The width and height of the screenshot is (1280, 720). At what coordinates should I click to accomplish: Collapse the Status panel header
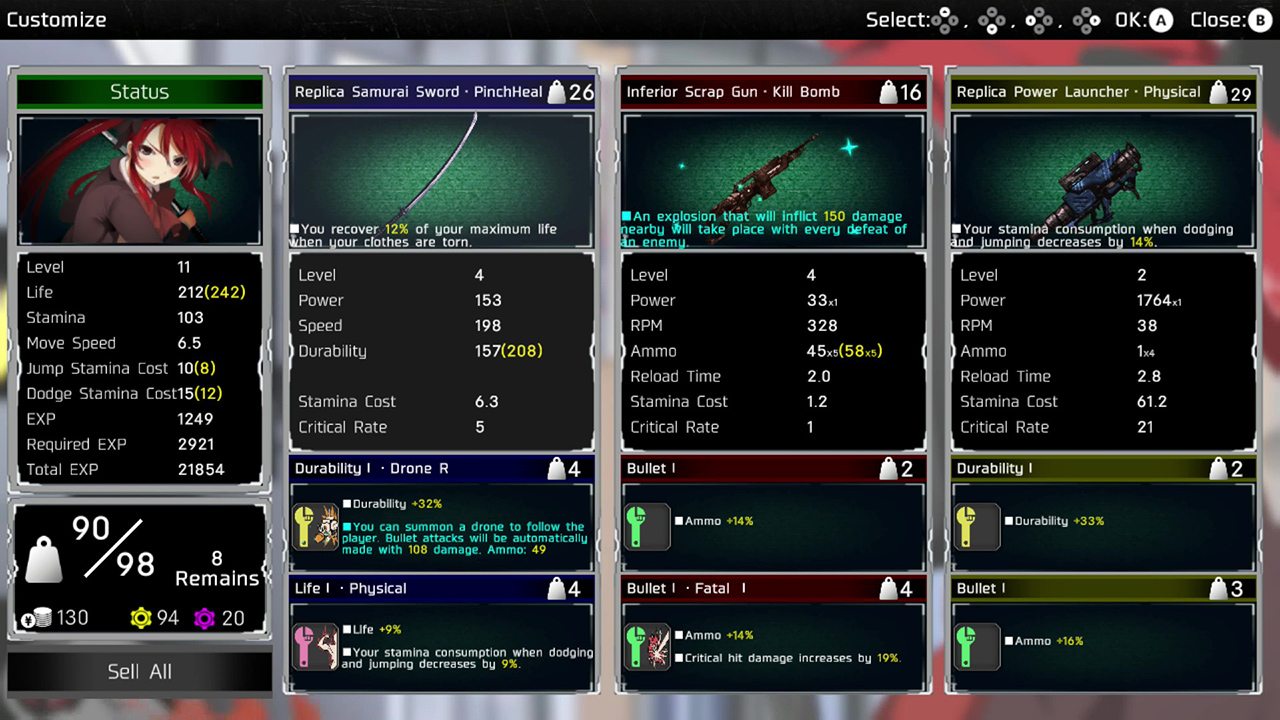139,91
